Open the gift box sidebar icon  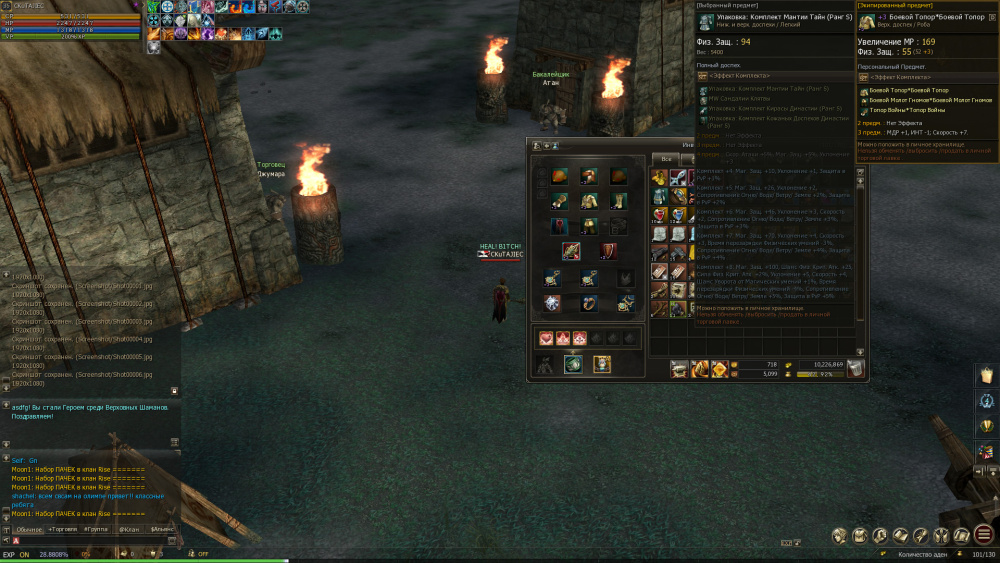coord(985,452)
